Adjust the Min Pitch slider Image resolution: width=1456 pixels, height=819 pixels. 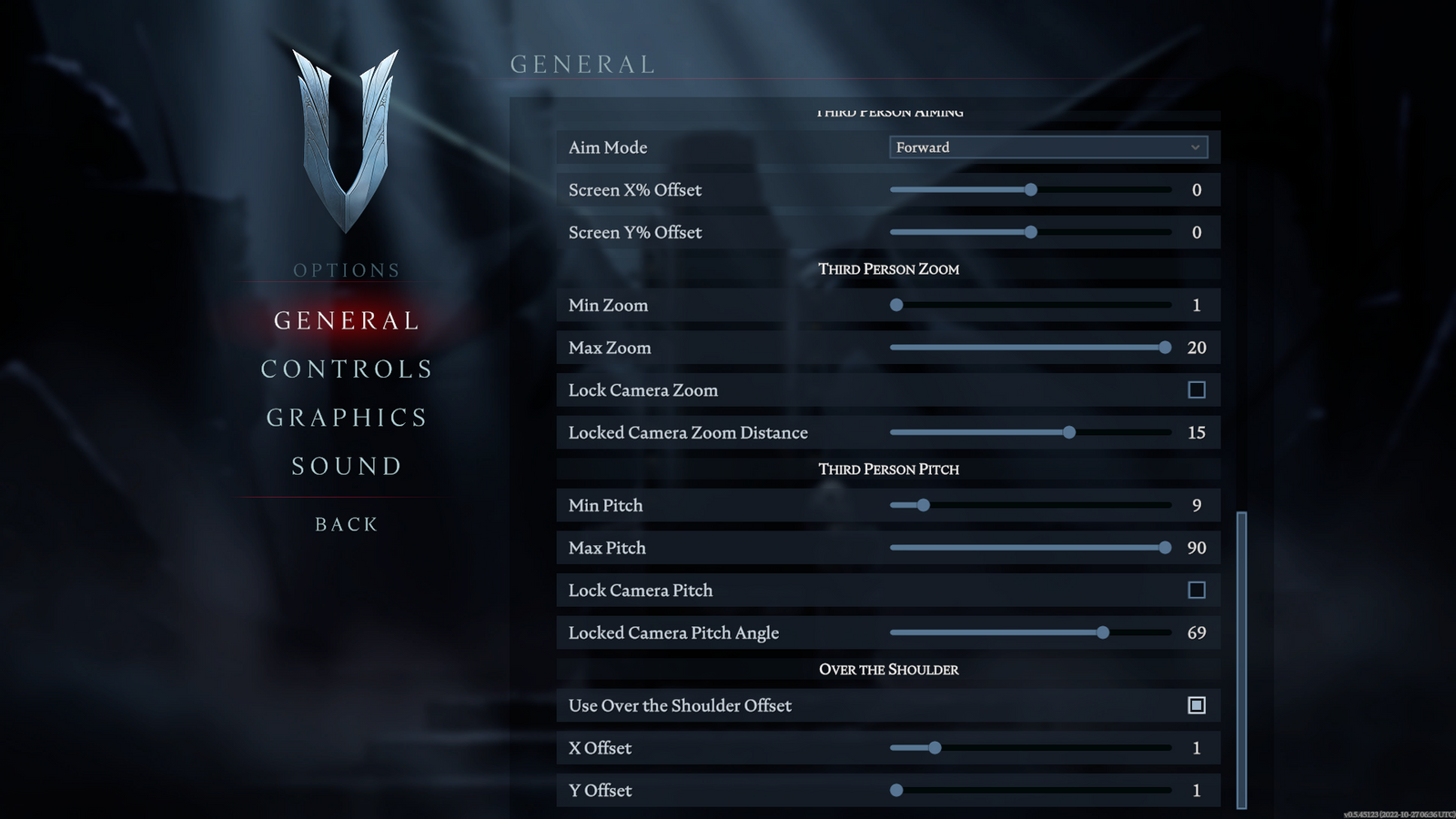coord(923,505)
